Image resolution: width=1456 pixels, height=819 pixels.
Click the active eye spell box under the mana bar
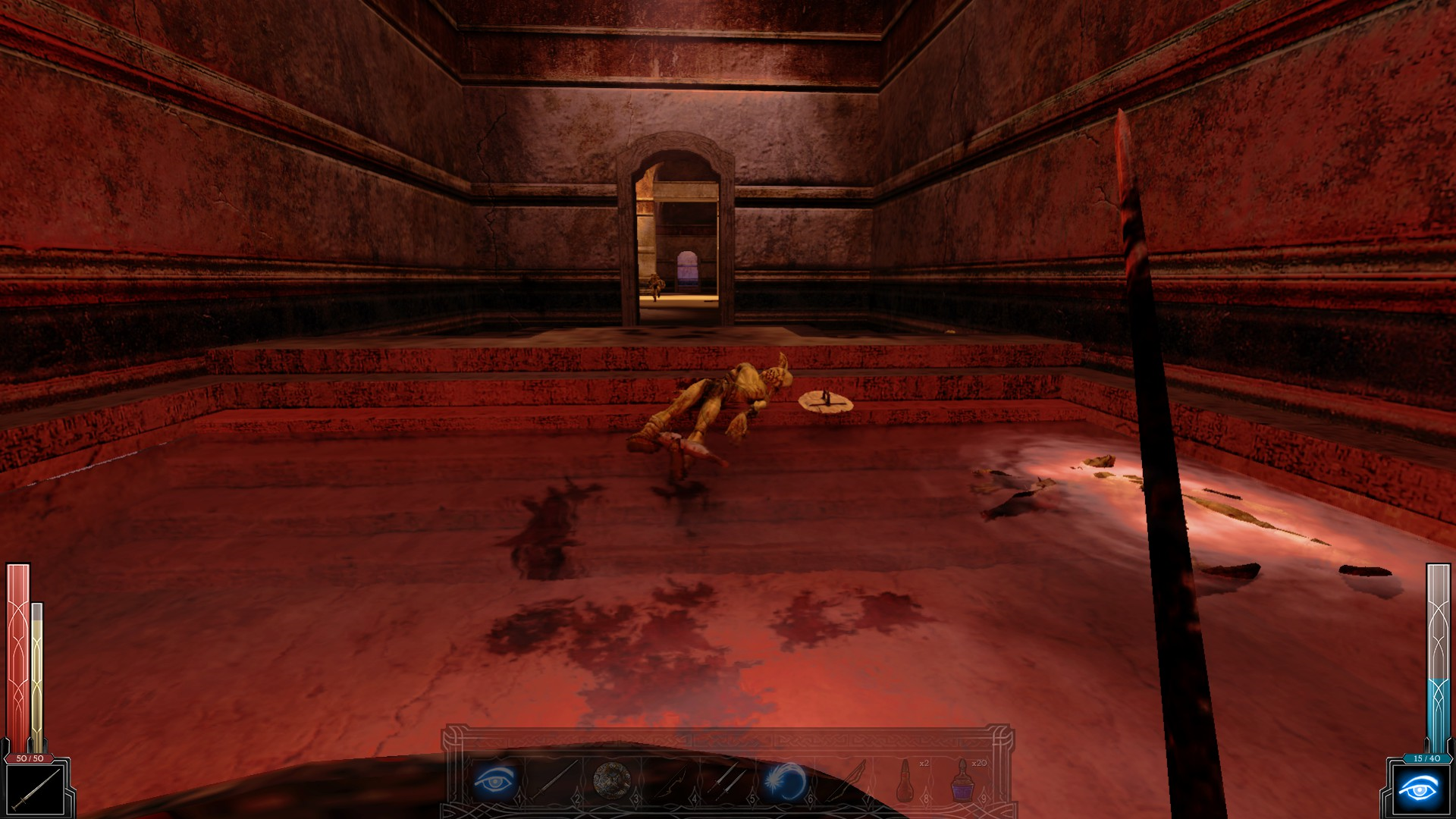(1420, 790)
